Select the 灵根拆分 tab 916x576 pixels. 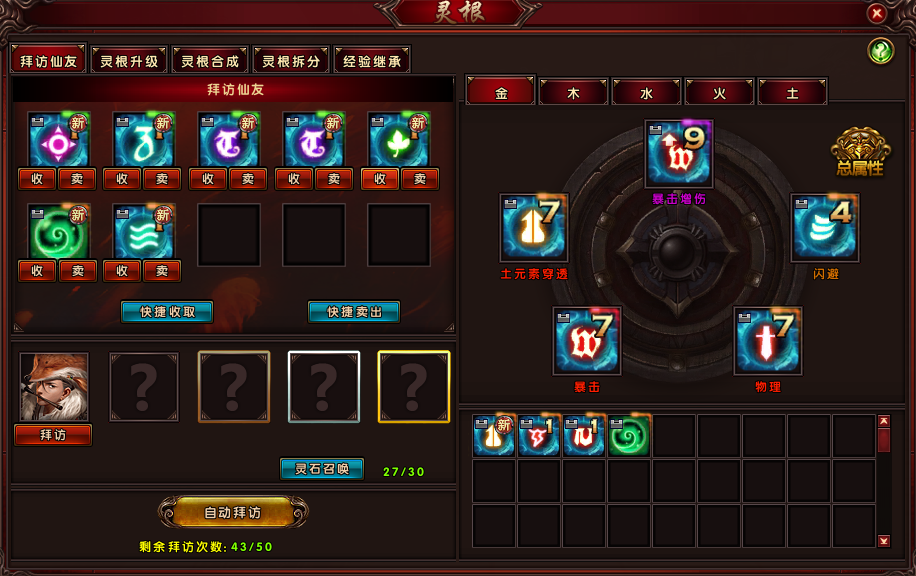[291, 61]
